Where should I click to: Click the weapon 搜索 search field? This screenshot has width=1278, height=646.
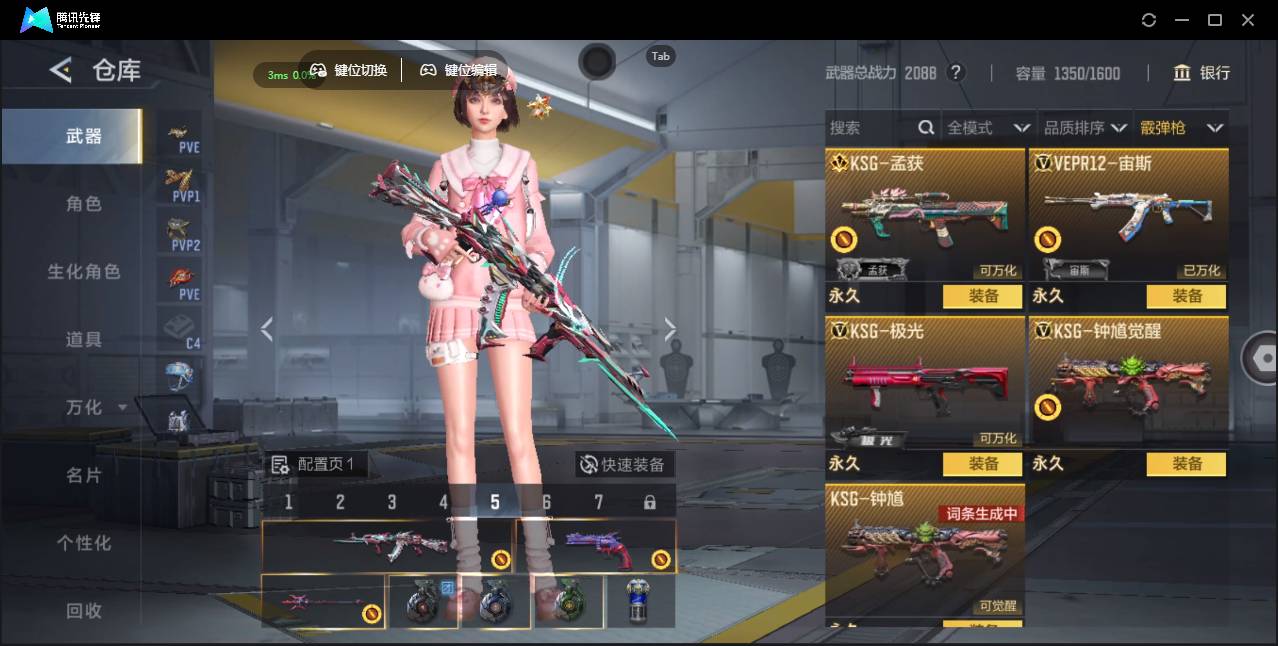870,128
